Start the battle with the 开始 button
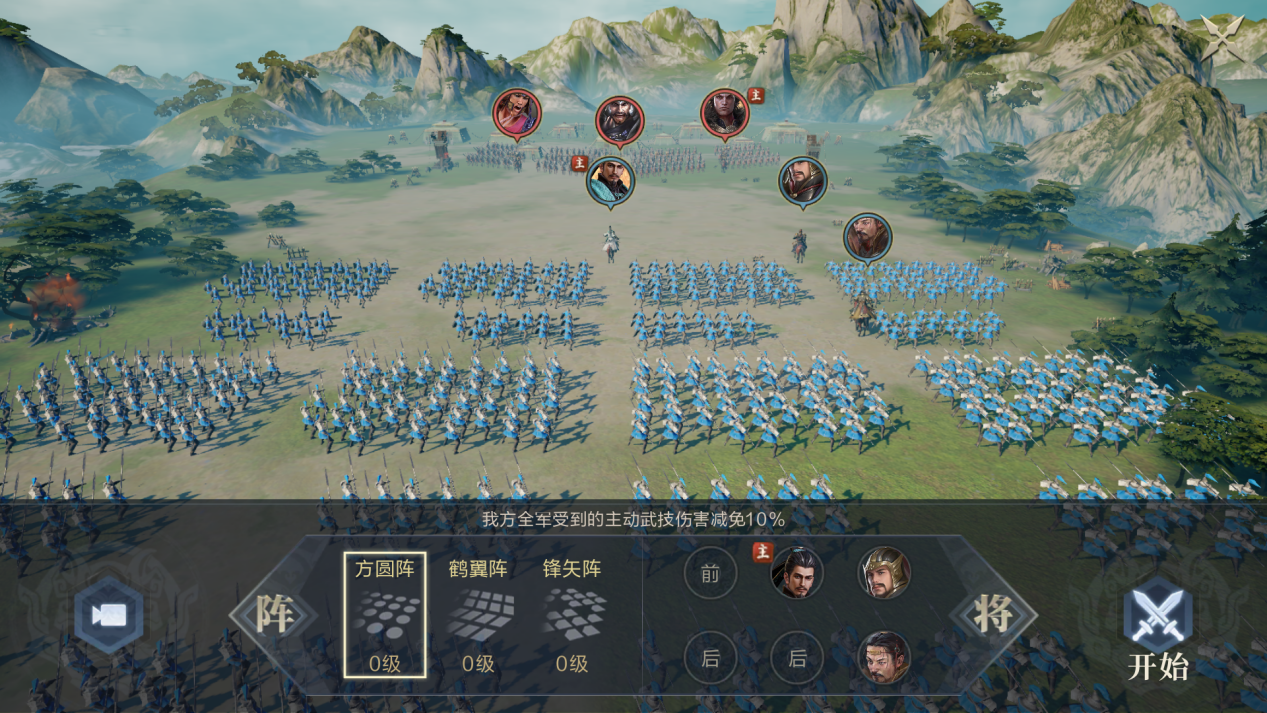The image size is (1267, 713). click(1157, 630)
